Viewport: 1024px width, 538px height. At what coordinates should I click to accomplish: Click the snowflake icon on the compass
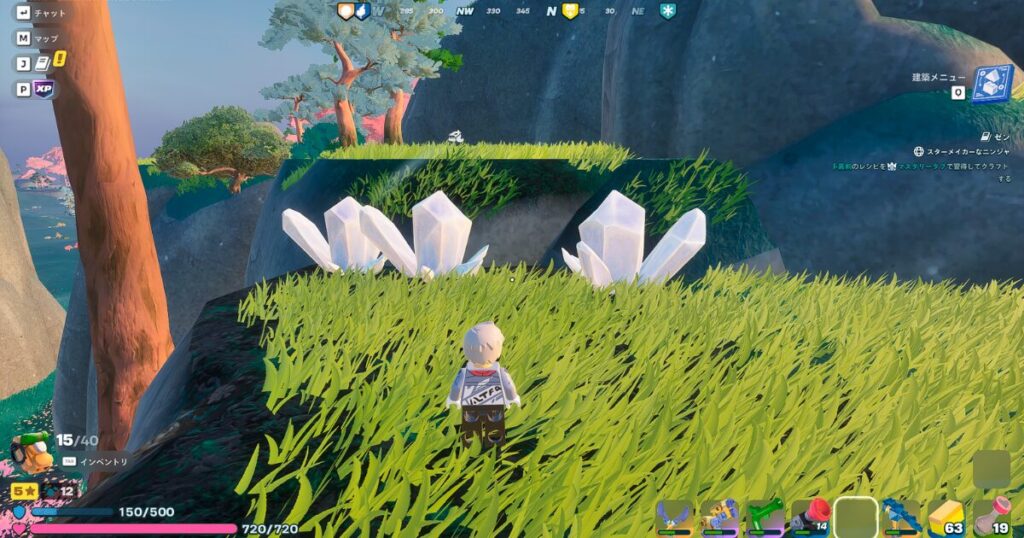(668, 11)
